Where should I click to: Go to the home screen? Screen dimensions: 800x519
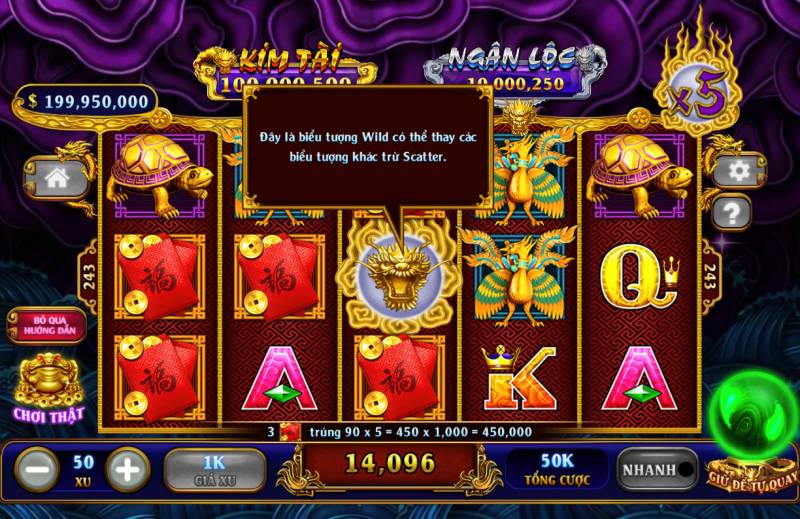tap(56, 178)
